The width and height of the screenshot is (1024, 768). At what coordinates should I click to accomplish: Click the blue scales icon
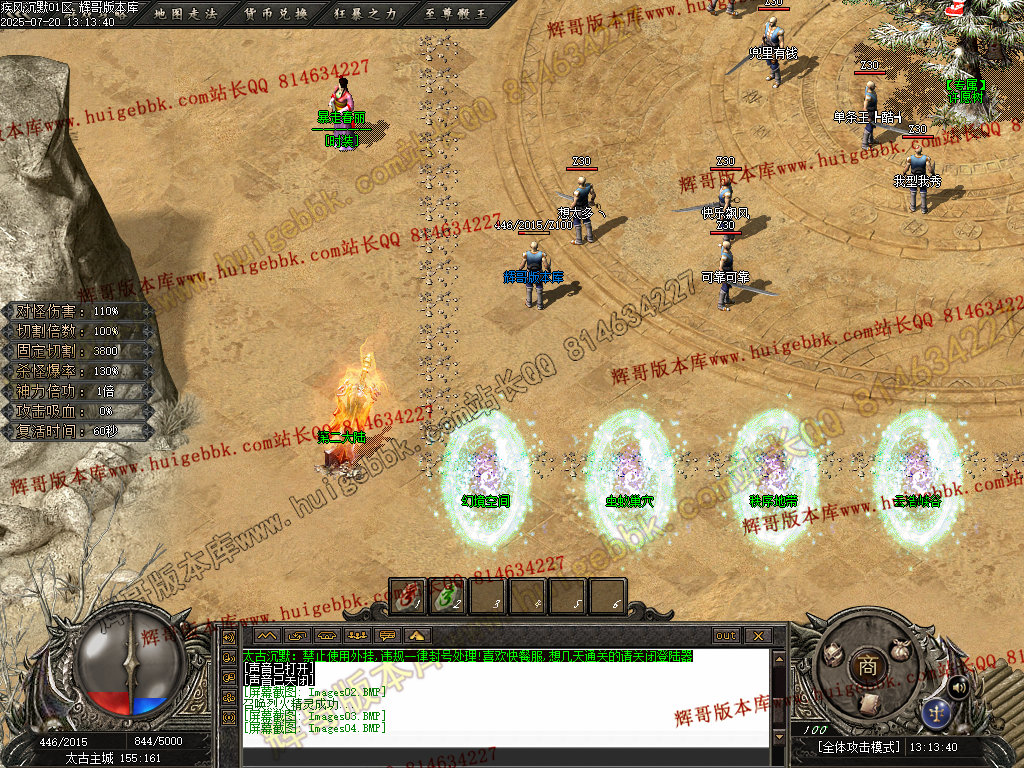coord(938,712)
